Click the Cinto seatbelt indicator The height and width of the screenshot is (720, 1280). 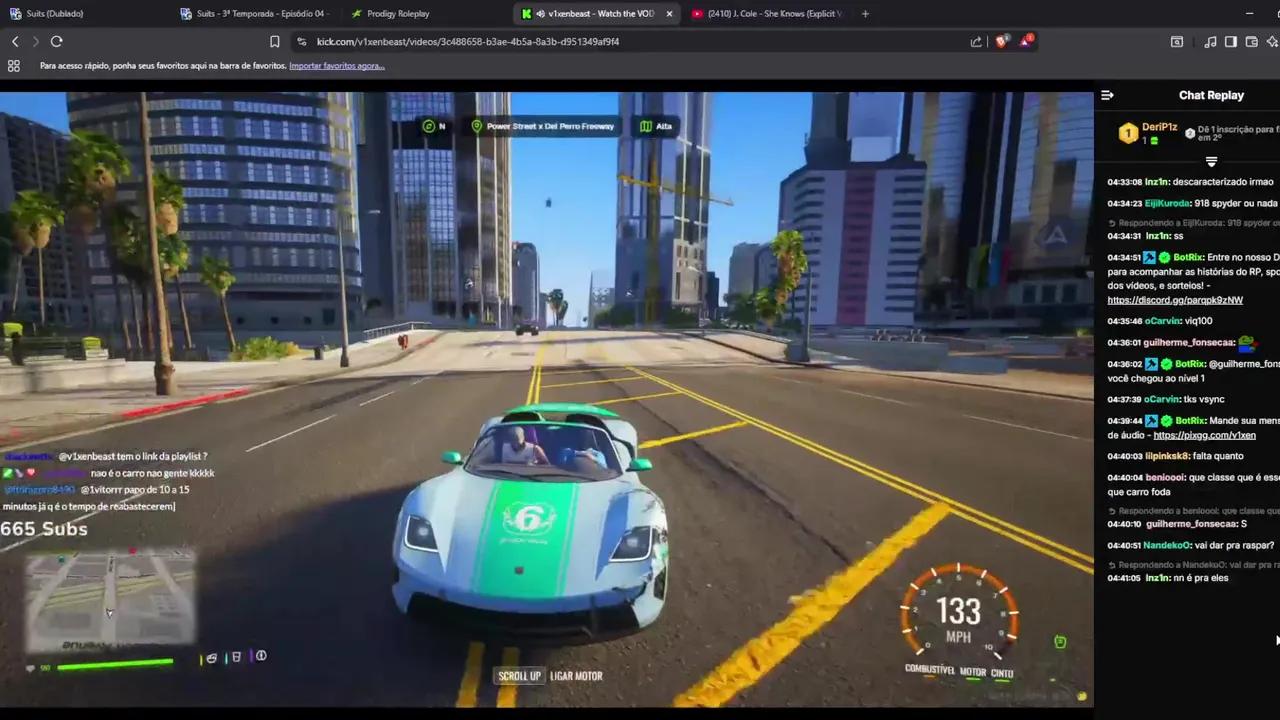(1001, 672)
